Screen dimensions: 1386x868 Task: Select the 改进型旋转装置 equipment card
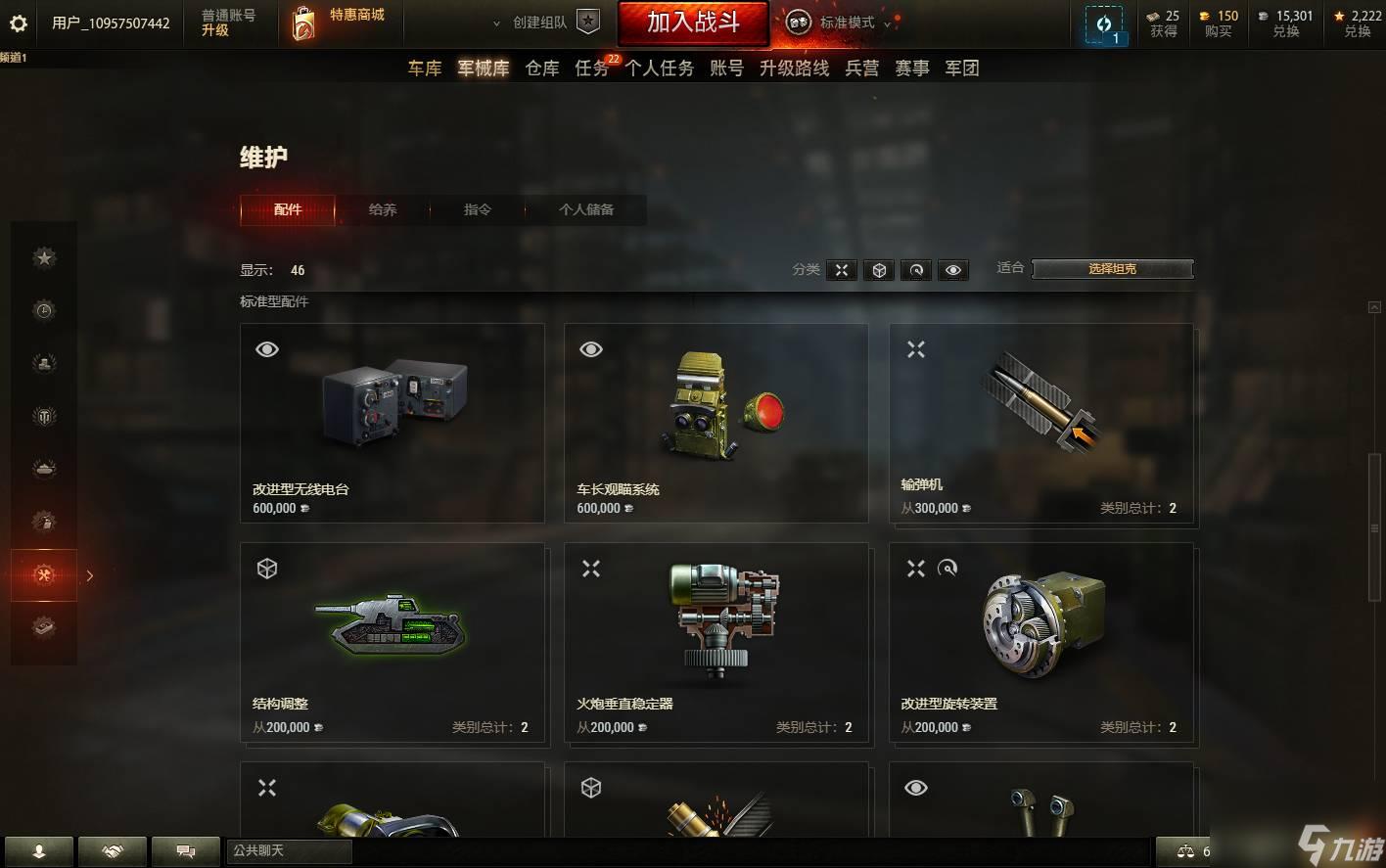pos(1040,642)
